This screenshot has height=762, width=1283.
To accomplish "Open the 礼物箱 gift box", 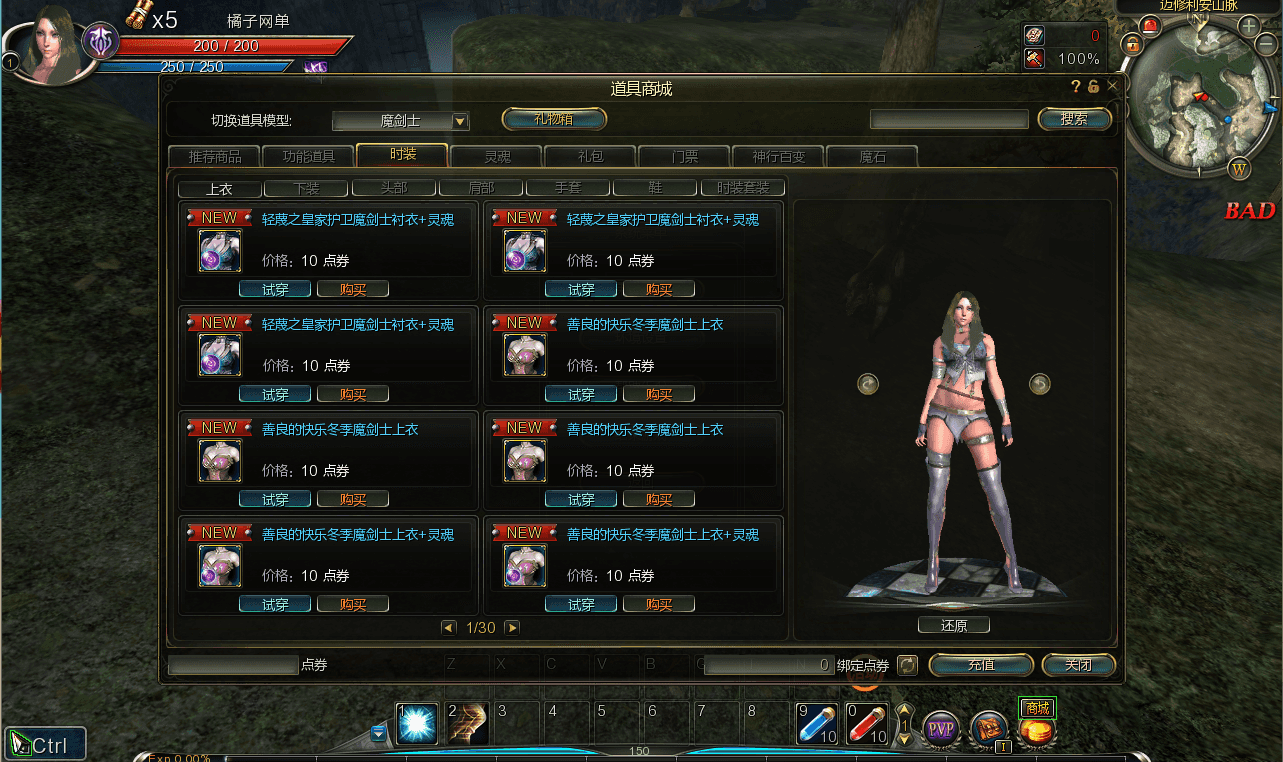I will 554,119.
